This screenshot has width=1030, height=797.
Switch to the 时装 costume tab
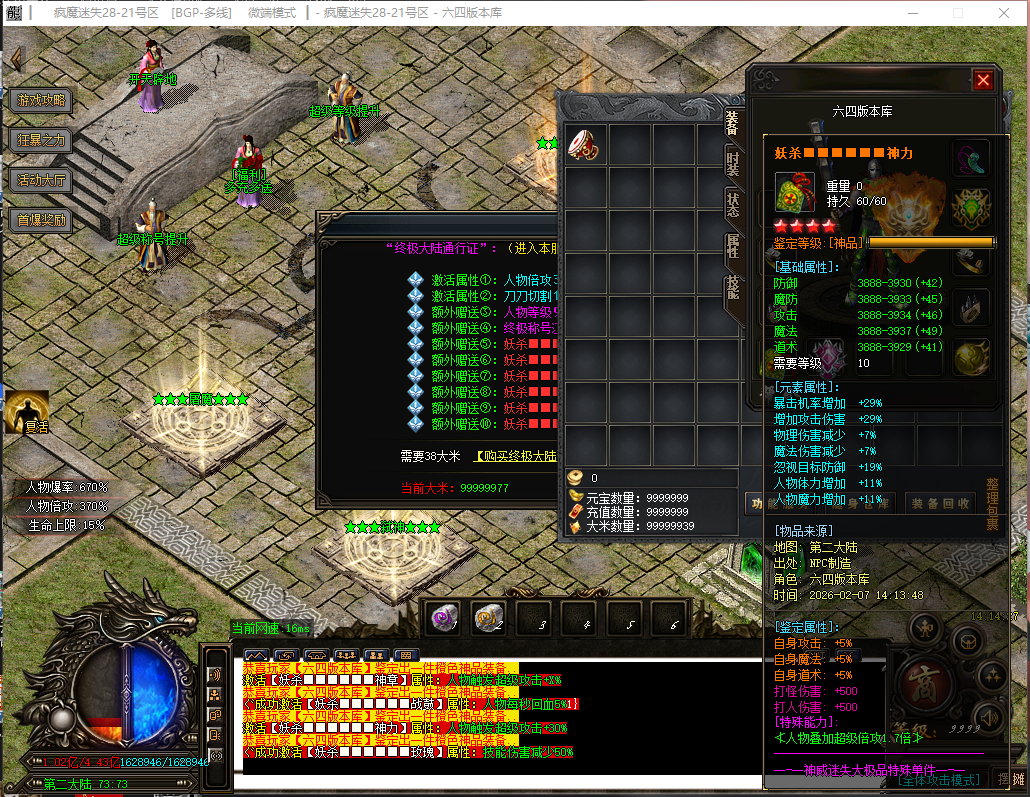point(733,165)
